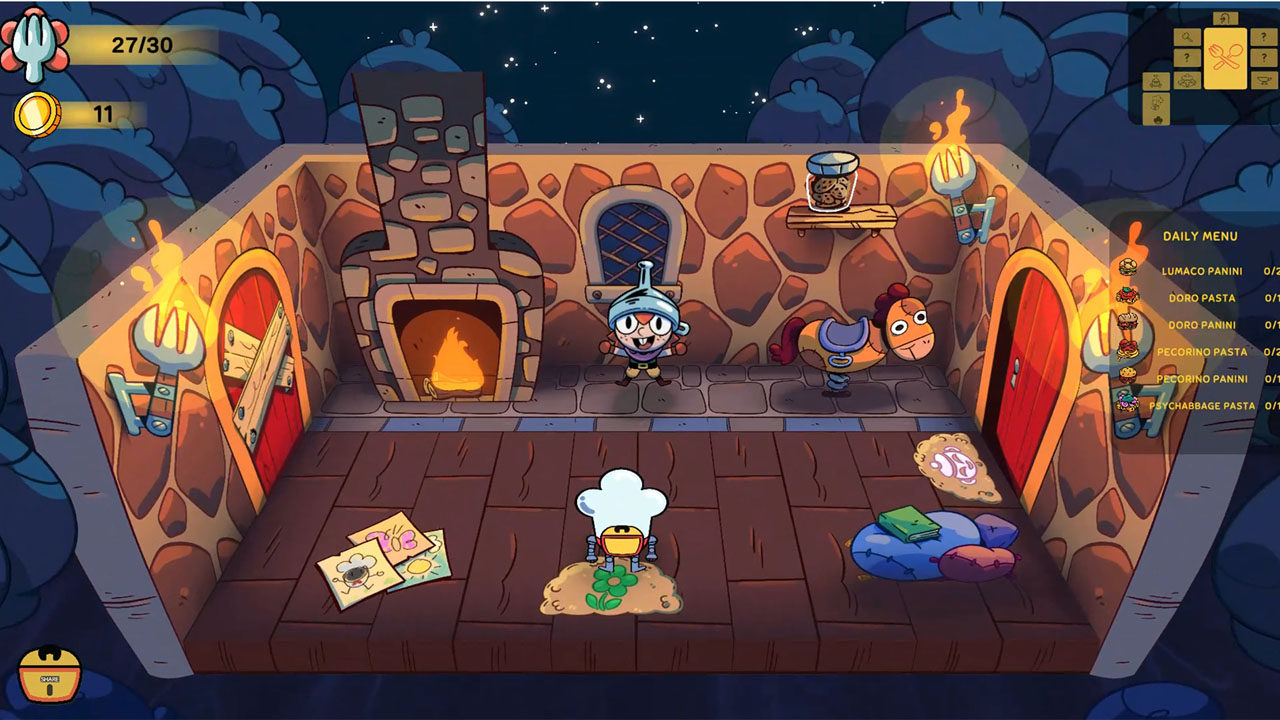Select Pecorino Panini on the daily menu
Screen dimensions: 1280x720
(1201, 379)
